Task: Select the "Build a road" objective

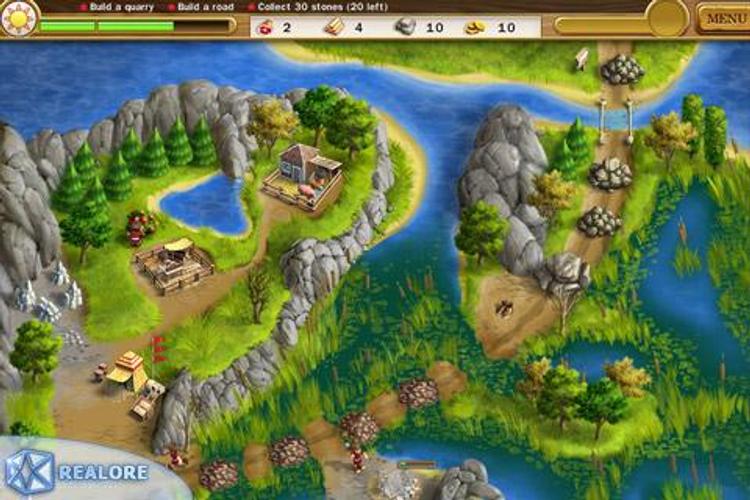Action: [x=206, y=6]
